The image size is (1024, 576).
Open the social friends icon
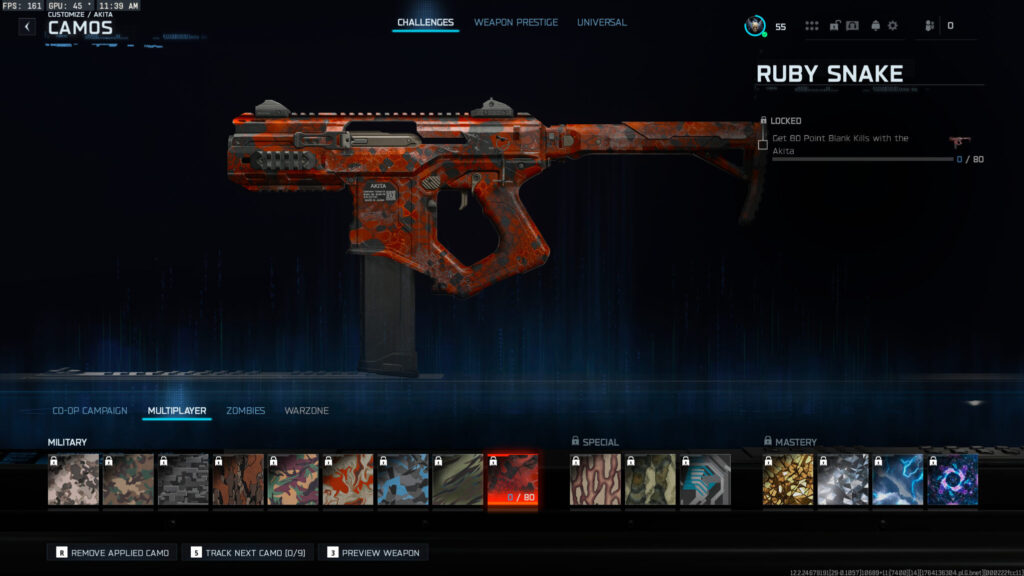click(x=930, y=26)
